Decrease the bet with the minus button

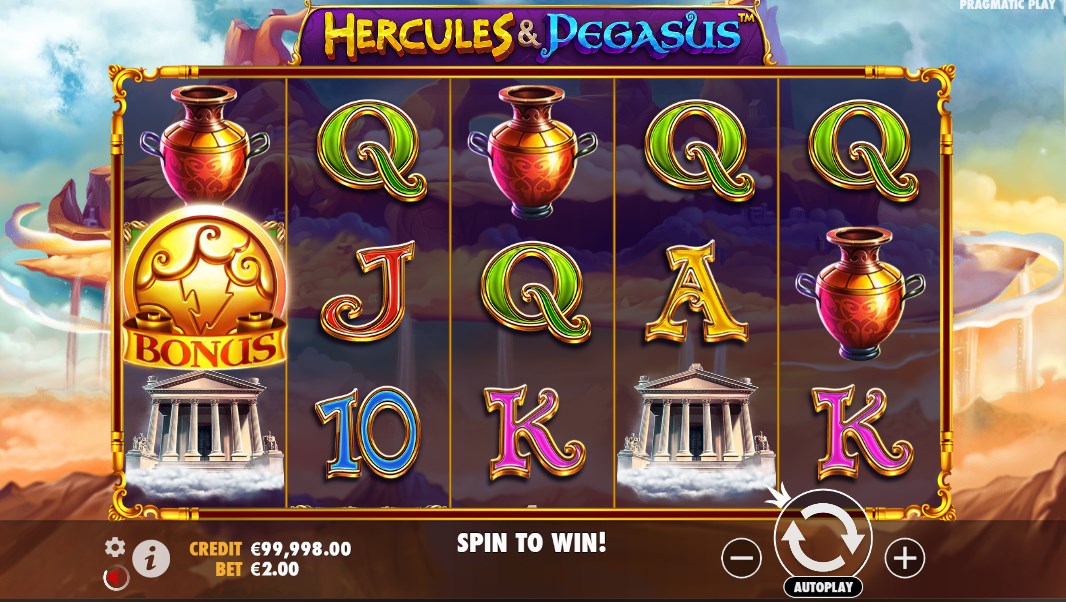pos(741,558)
